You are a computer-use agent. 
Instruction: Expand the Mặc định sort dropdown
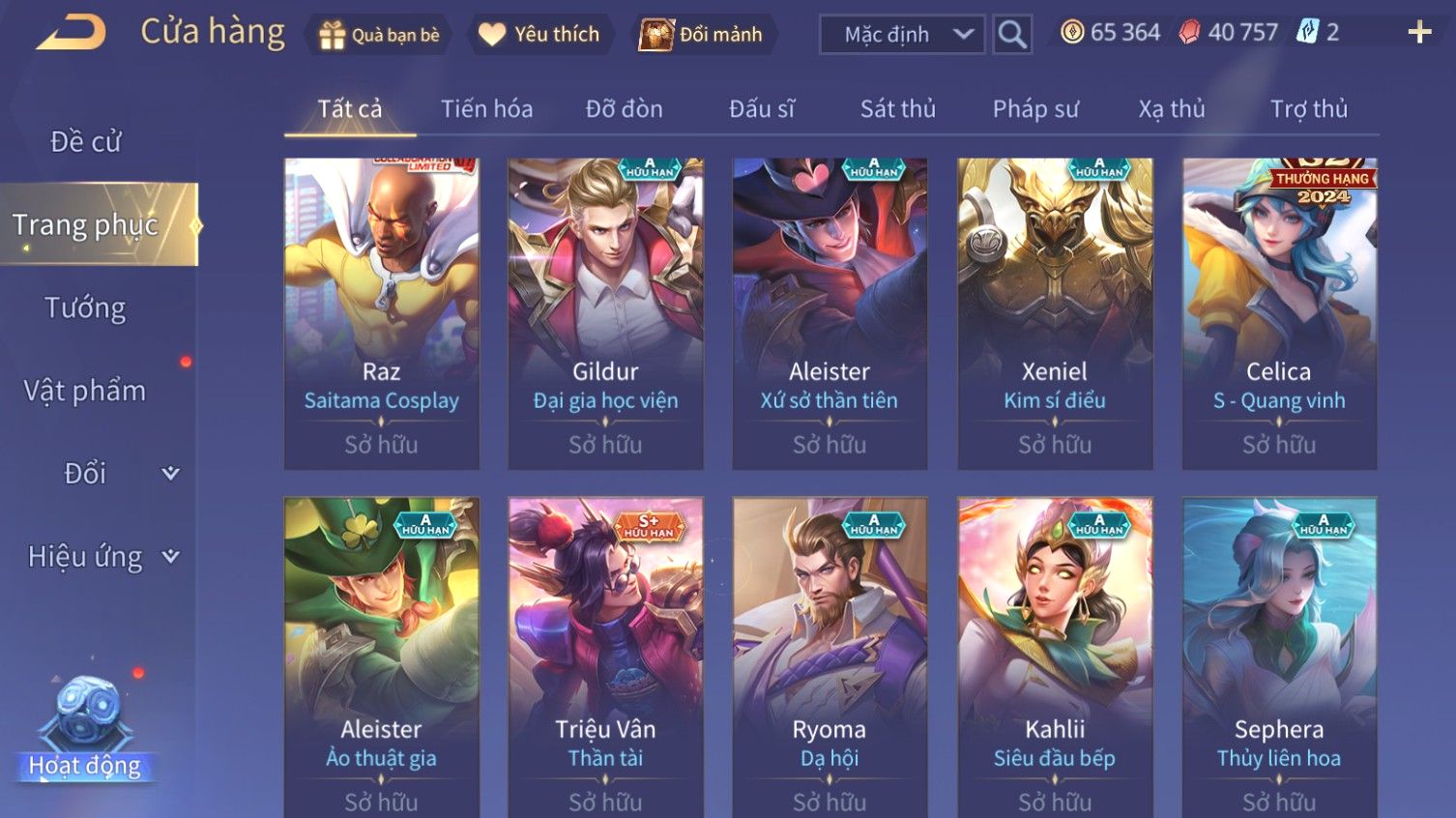902,35
